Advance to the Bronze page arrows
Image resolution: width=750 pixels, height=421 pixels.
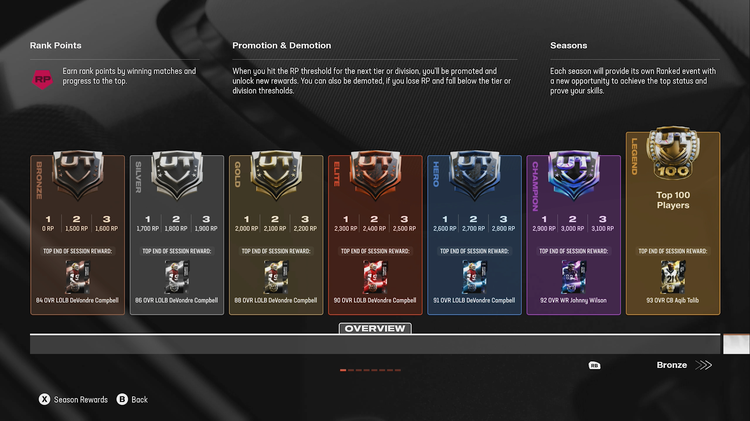click(x=704, y=365)
